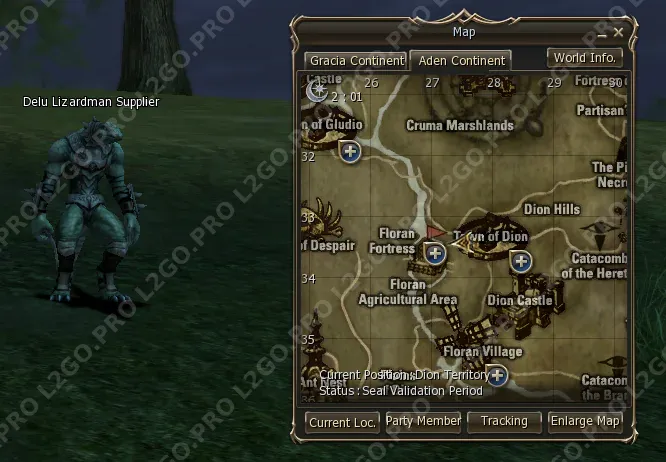Show current location with Current Loc.
The width and height of the screenshot is (666, 462).
tap(342, 422)
